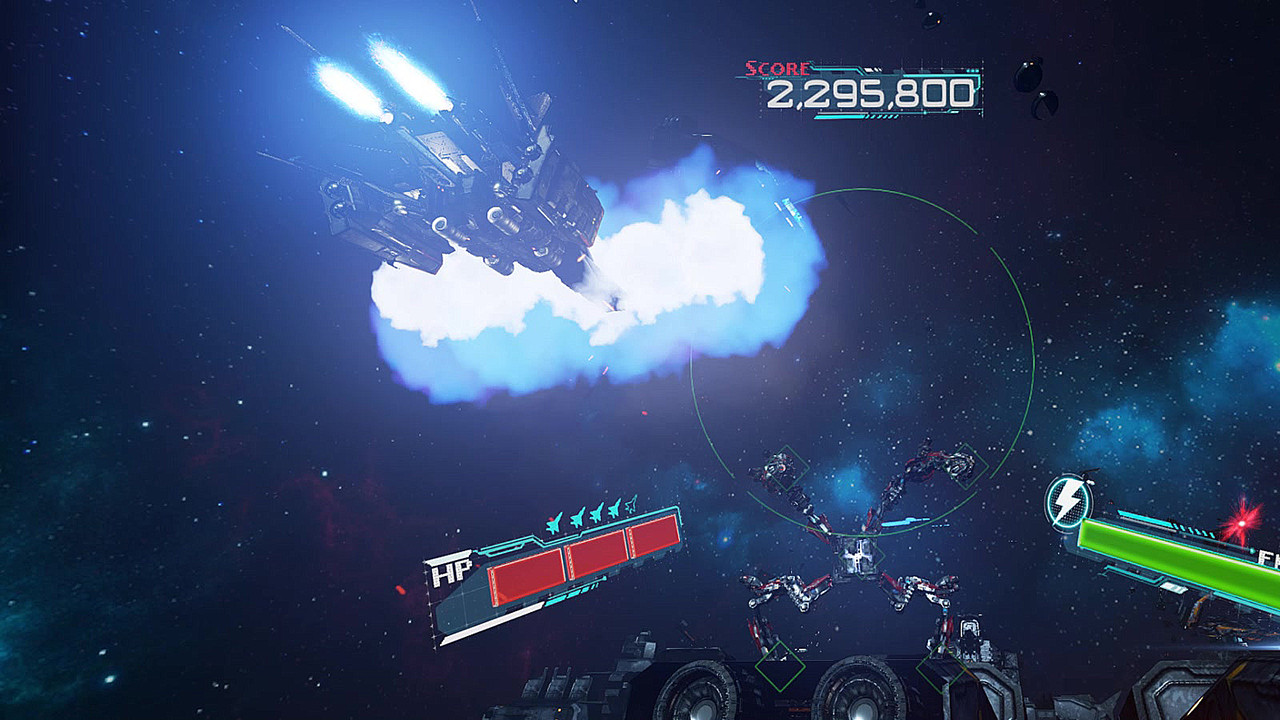The width and height of the screenshot is (1280, 720).
Task: Click the fourth fighter jet life icon
Action: point(614,509)
